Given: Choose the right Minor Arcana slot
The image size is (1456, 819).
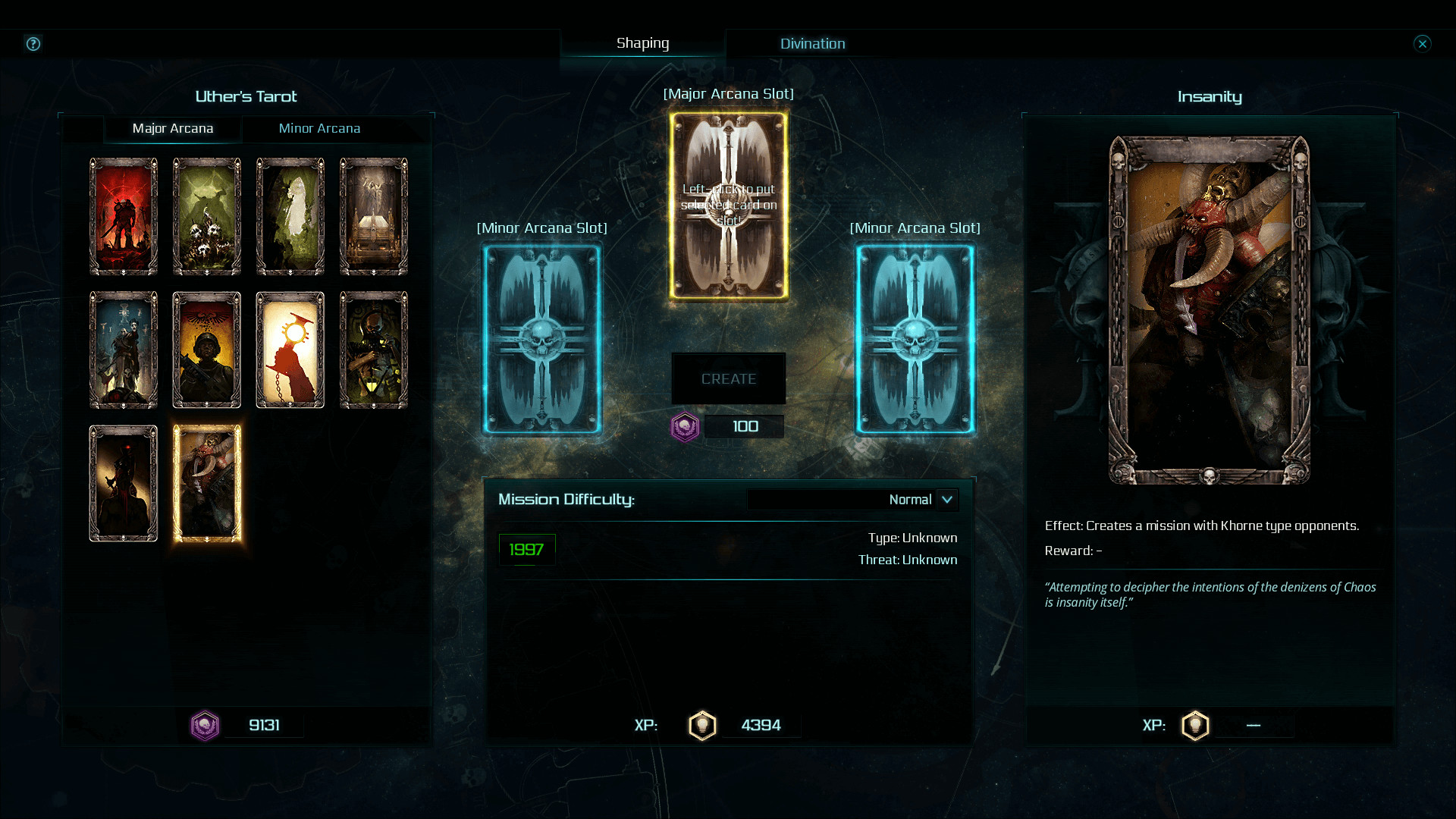Looking at the screenshot, I should coord(915,338).
